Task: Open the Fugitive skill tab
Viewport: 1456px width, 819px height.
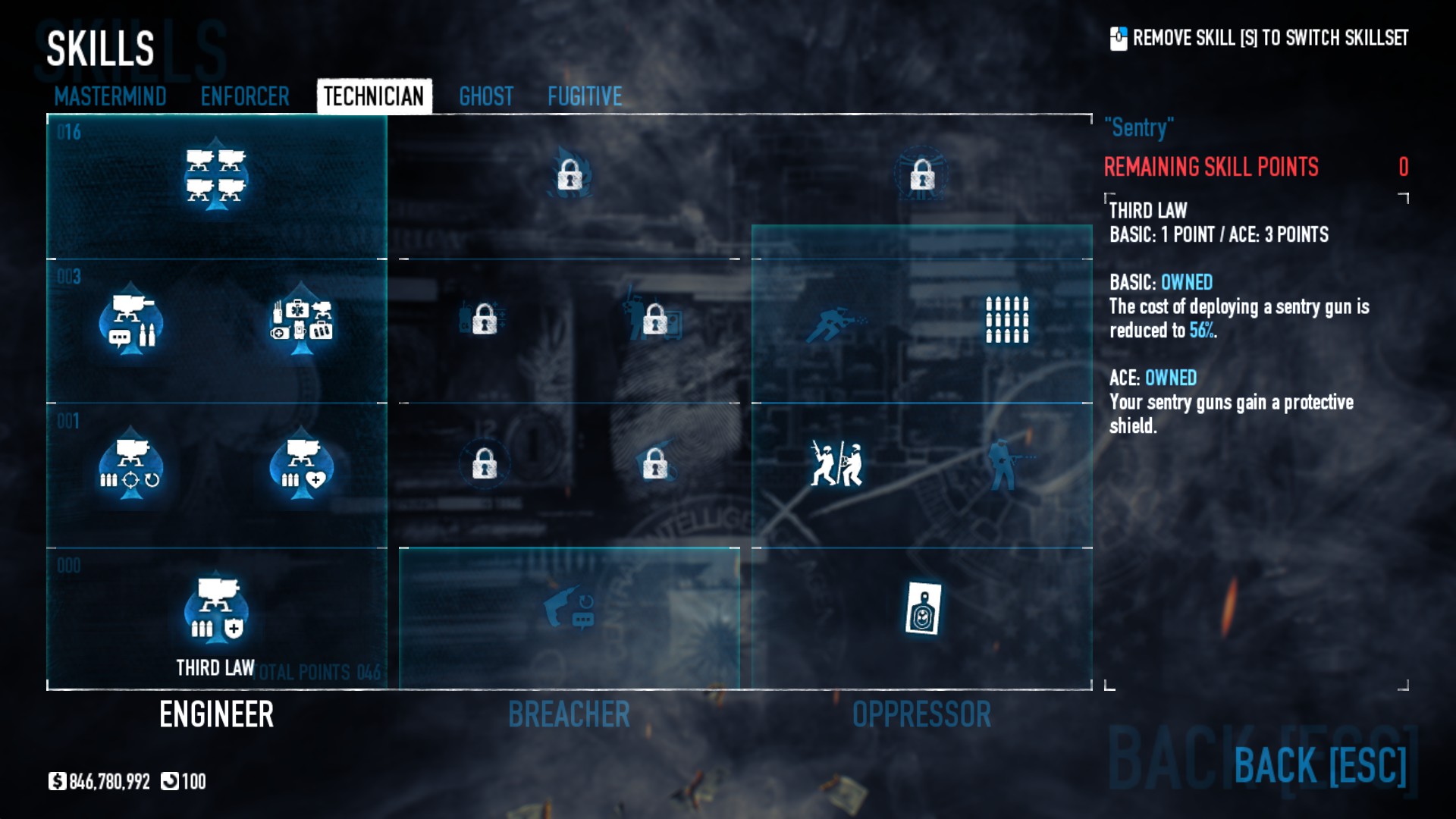Action: [x=585, y=96]
